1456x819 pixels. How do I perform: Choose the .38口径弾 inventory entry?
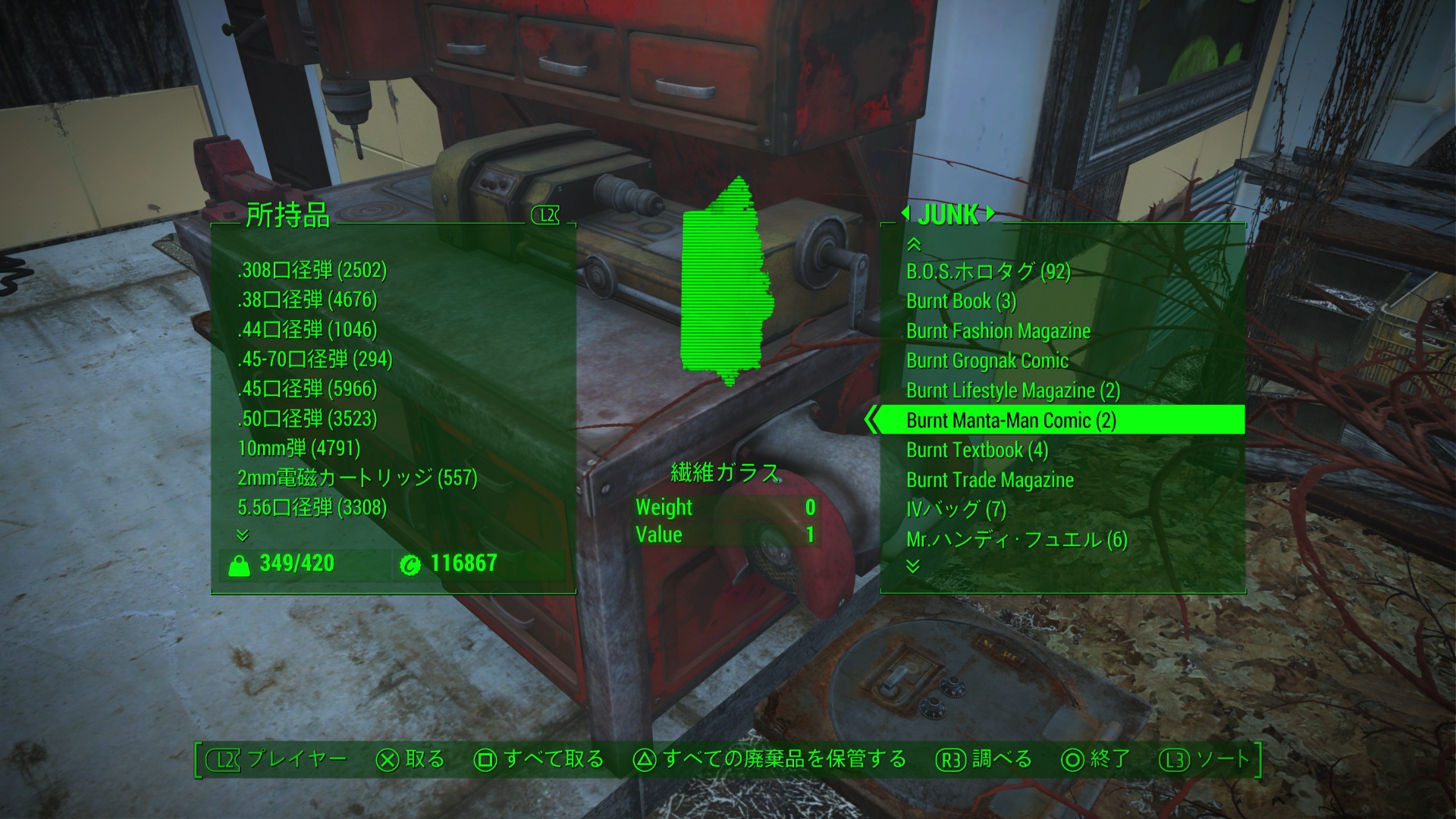coord(307,300)
